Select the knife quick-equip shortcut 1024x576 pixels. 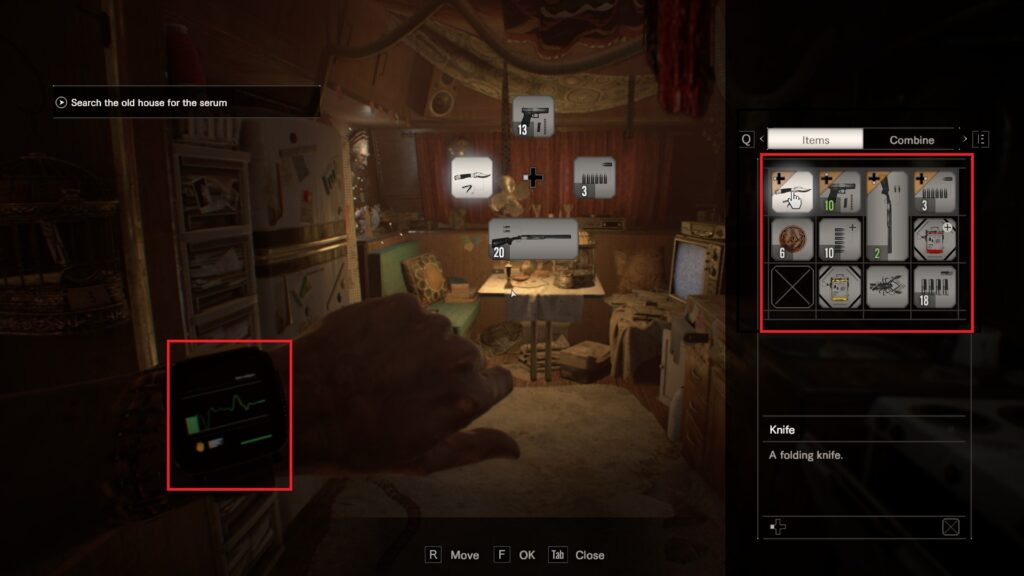tap(473, 177)
